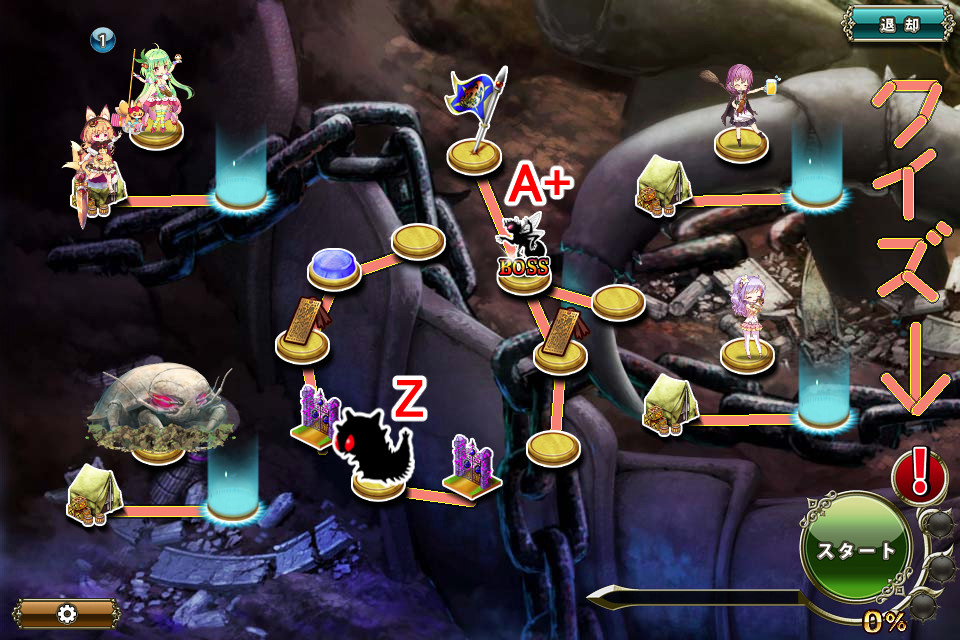This screenshot has width=960, height=640.
Task: Click the 退却 retreat button
Action: point(896,23)
